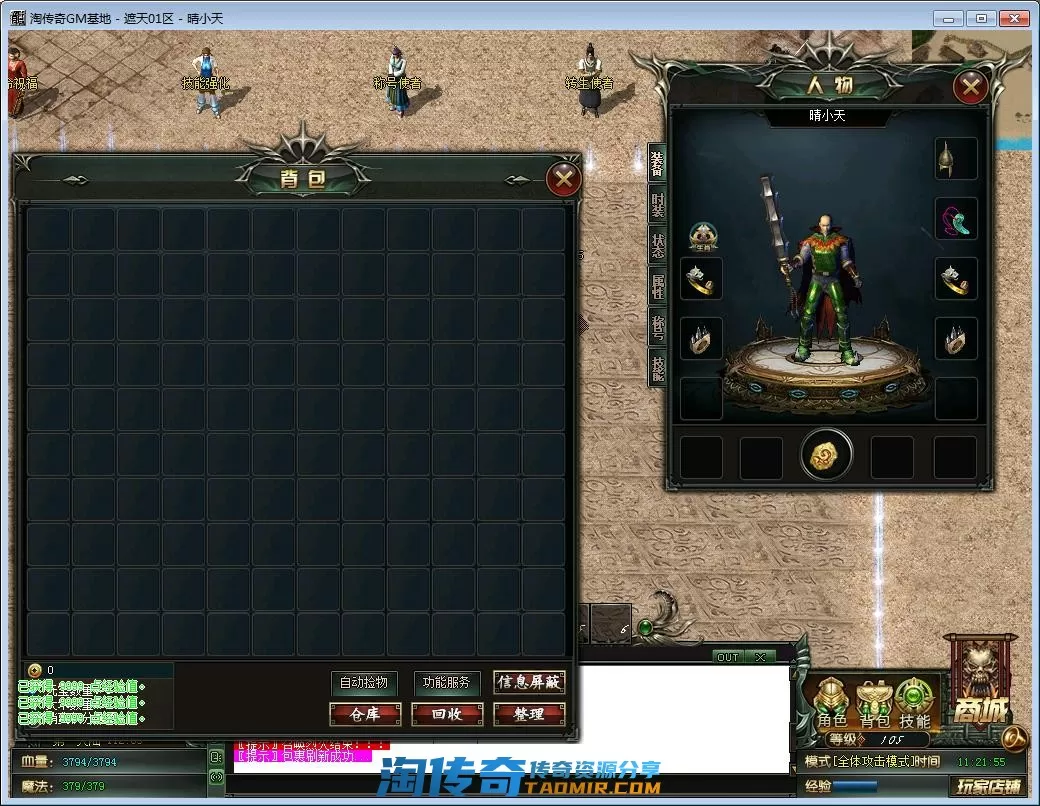Screen dimensions: 1040x806
Task: Open the 技能 skills menu icon
Action: pyautogui.click(x=914, y=702)
